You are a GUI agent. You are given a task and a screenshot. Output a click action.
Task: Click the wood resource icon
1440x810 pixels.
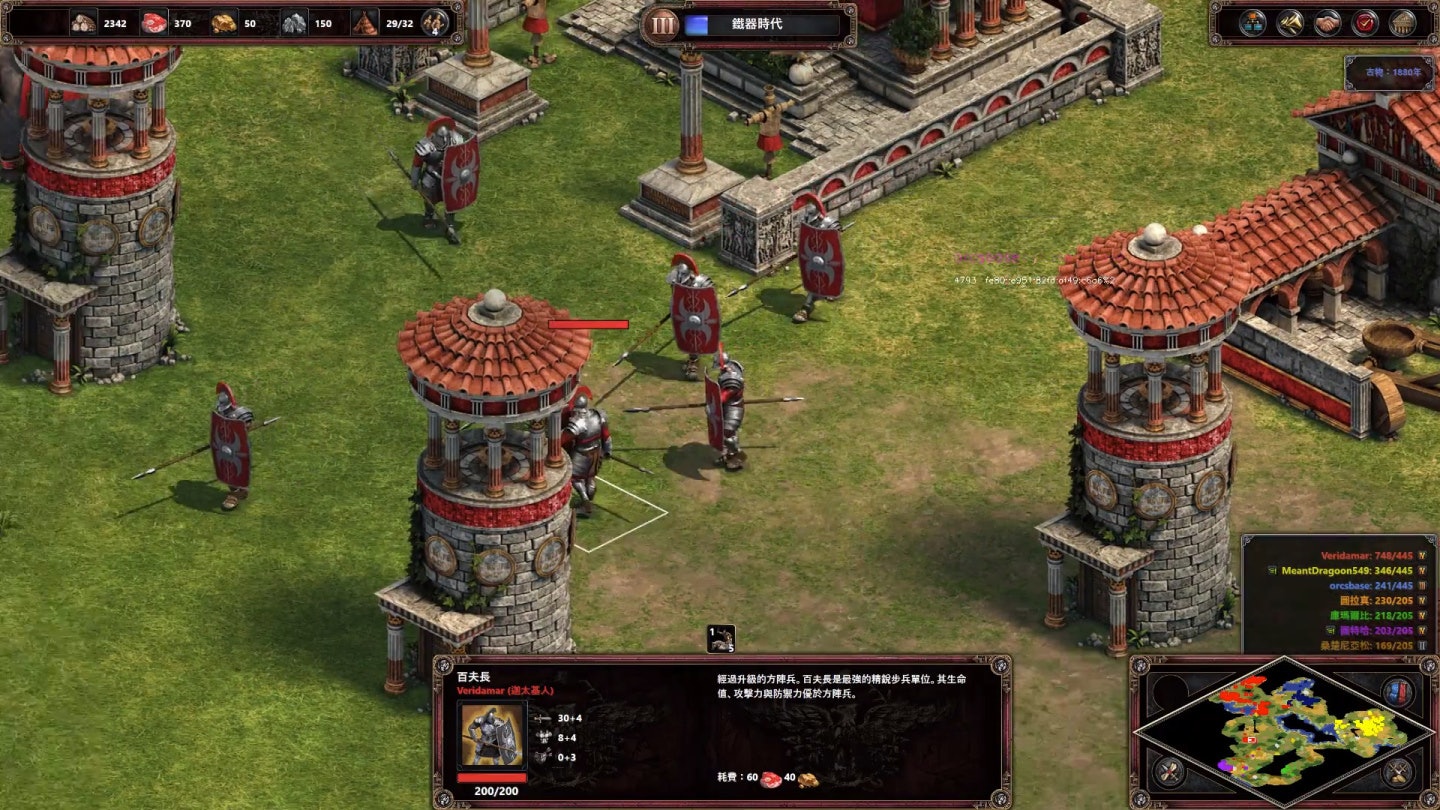tap(84, 22)
